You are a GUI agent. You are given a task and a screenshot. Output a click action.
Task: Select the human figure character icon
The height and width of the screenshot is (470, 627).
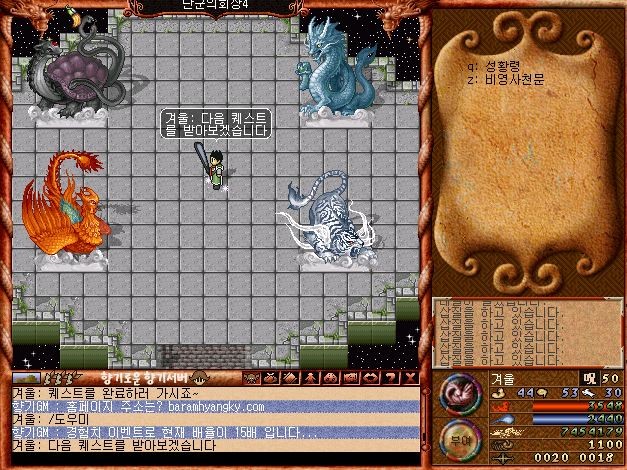[312, 378]
